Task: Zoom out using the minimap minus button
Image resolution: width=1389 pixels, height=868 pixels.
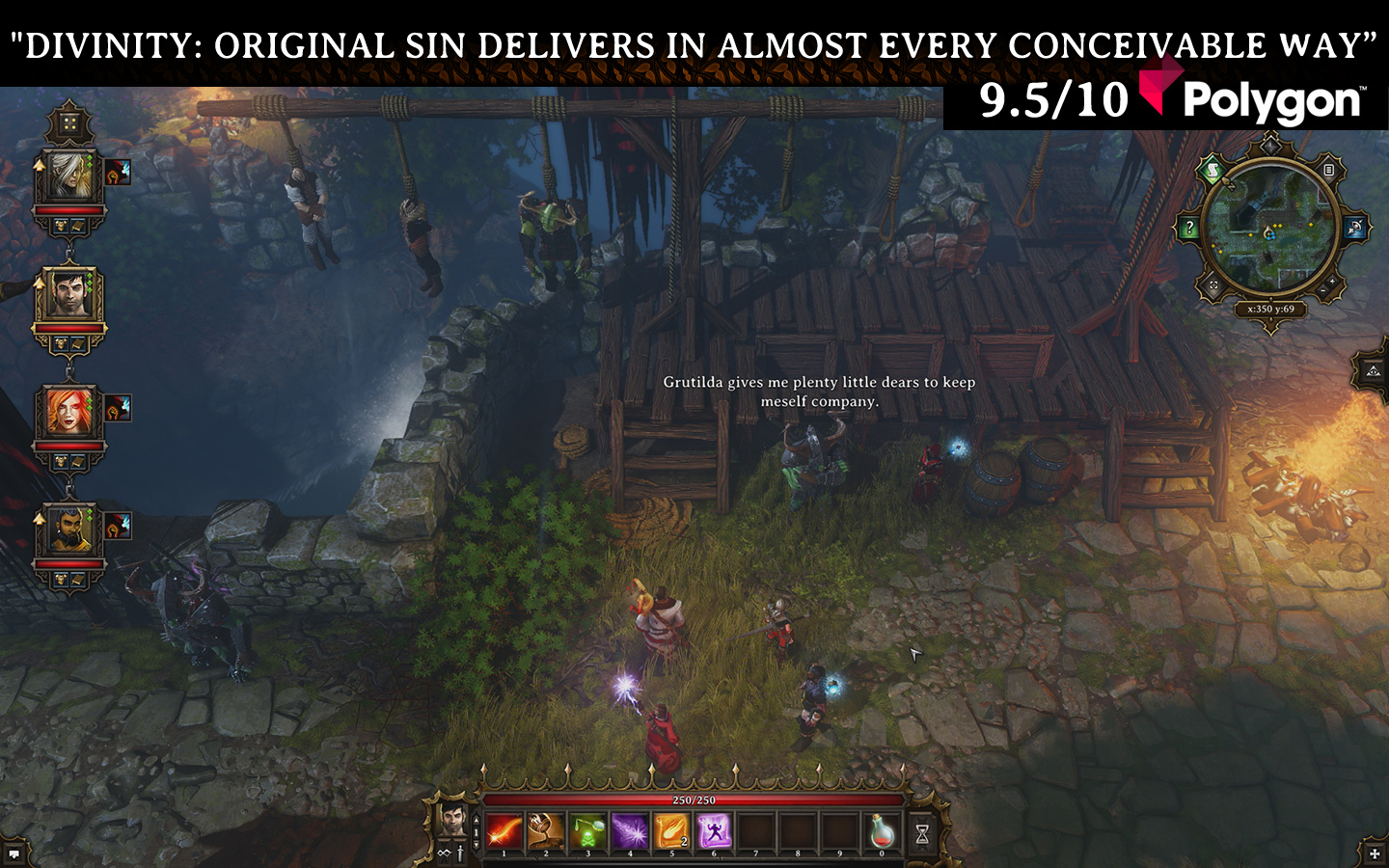Action: tap(1321, 291)
